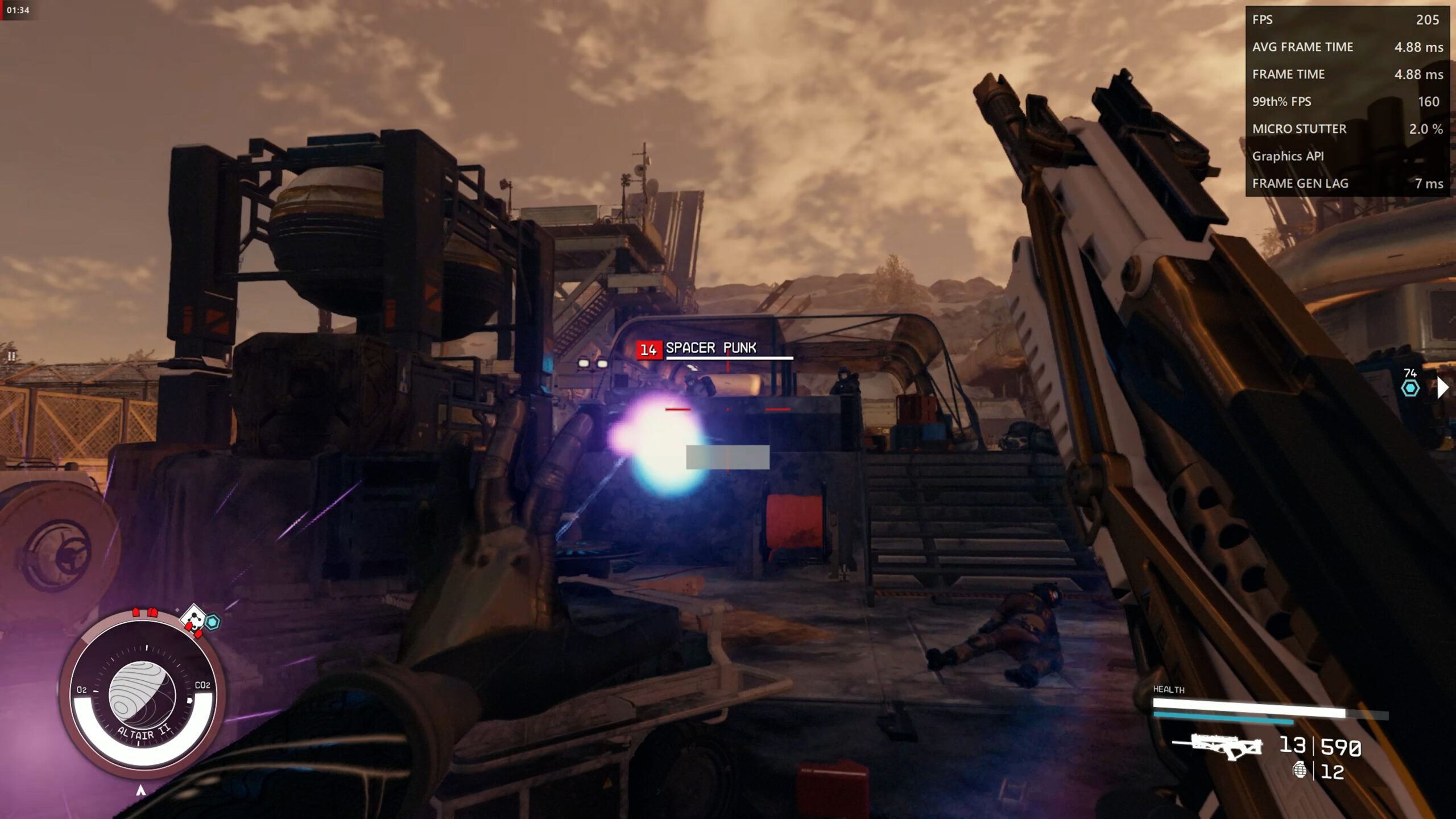
Task: Choose the grenade icon beside the count
Action: (x=1299, y=770)
